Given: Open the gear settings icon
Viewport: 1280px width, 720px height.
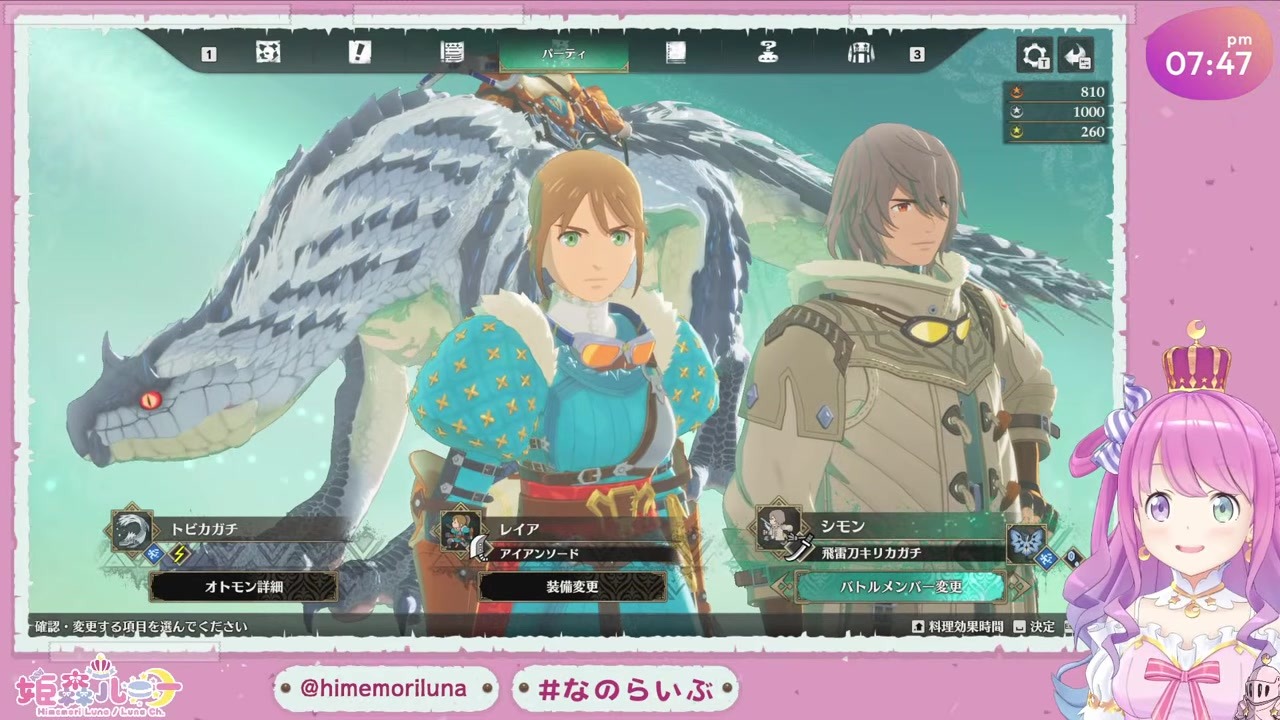Looking at the screenshot, I should click(x=1034, y=55).
